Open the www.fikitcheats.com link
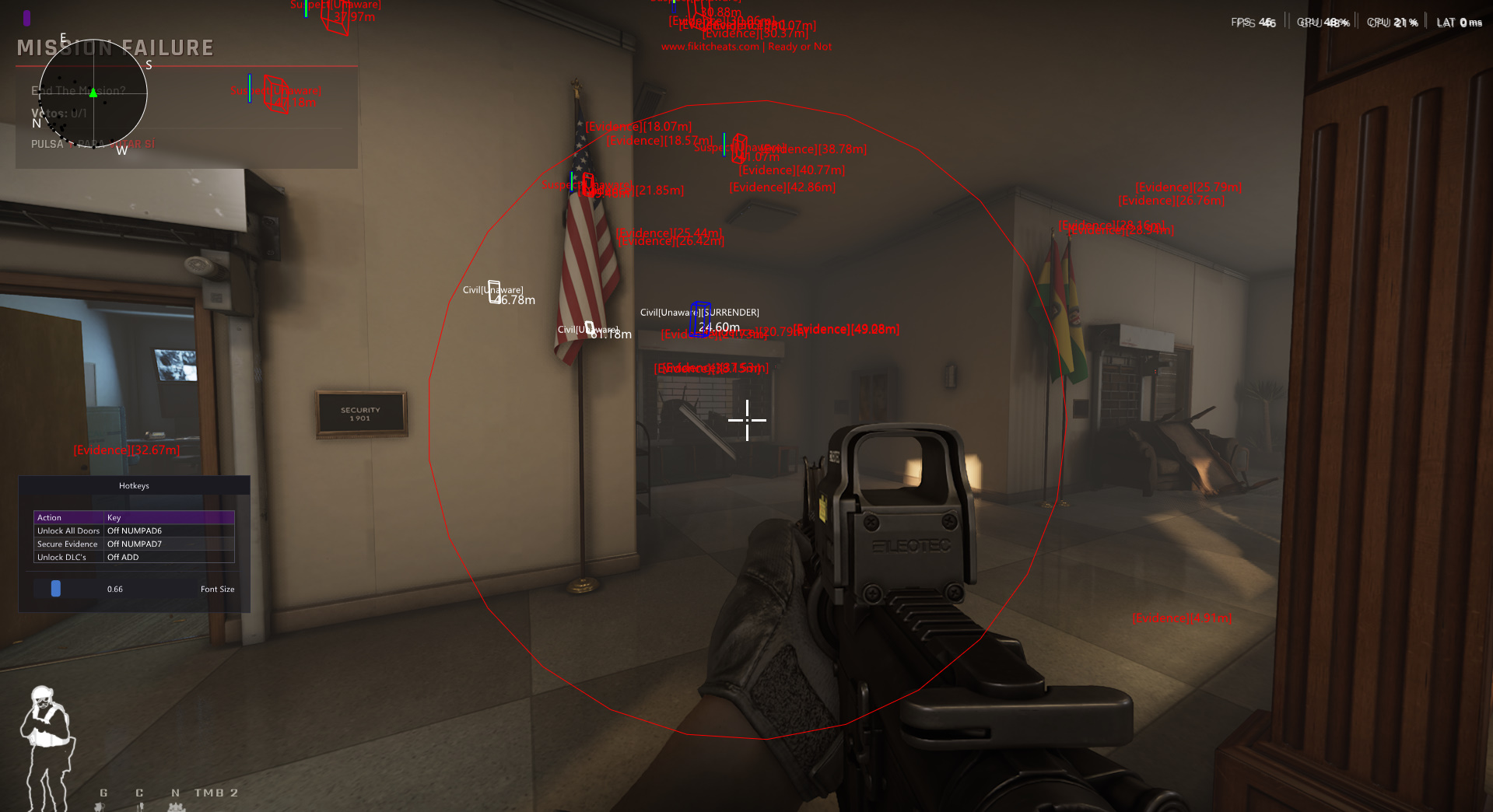Screen dimensions: 1493x812 click(710, 46)
